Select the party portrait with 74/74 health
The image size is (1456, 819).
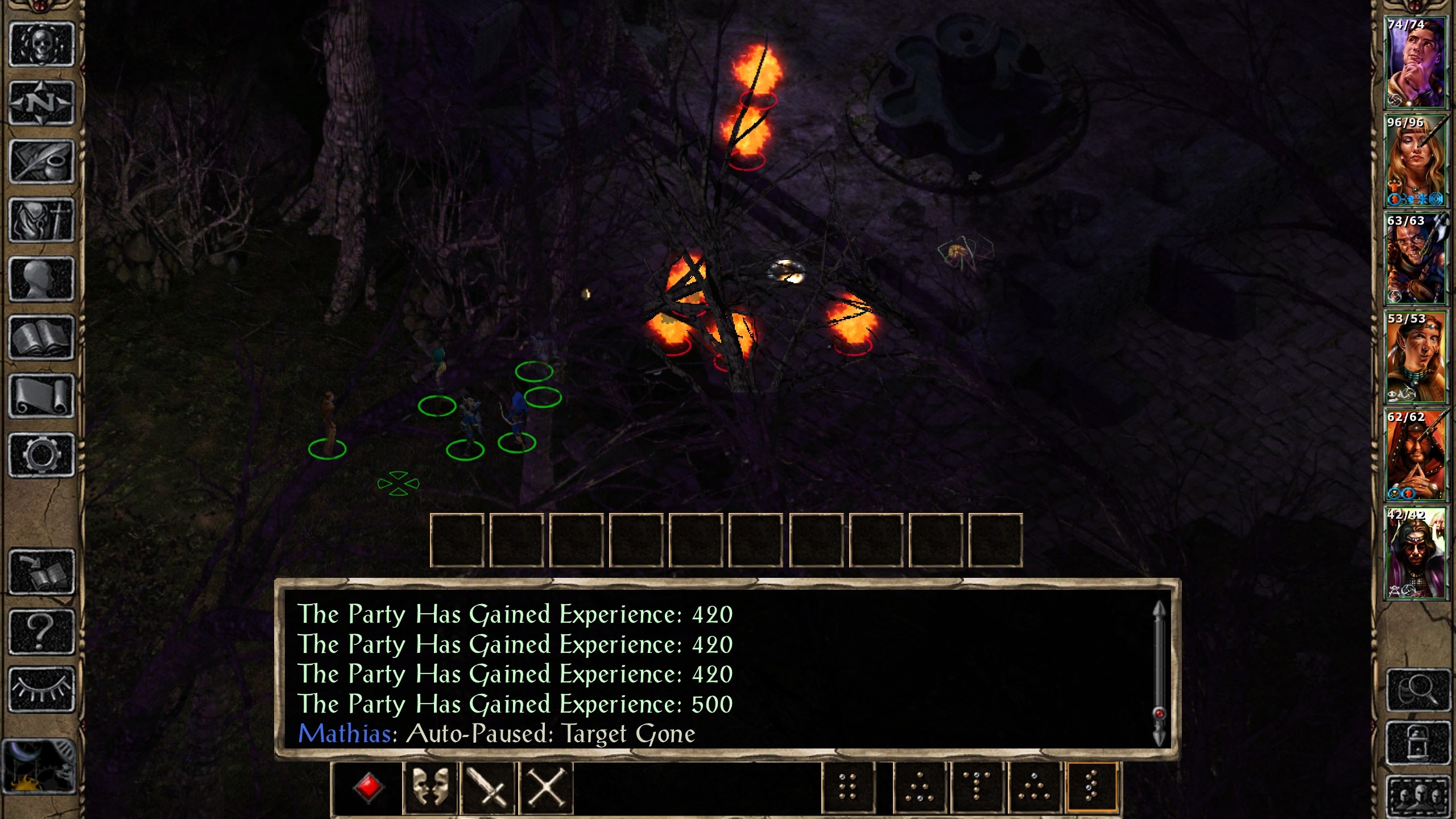click(x=1415, y=63)
